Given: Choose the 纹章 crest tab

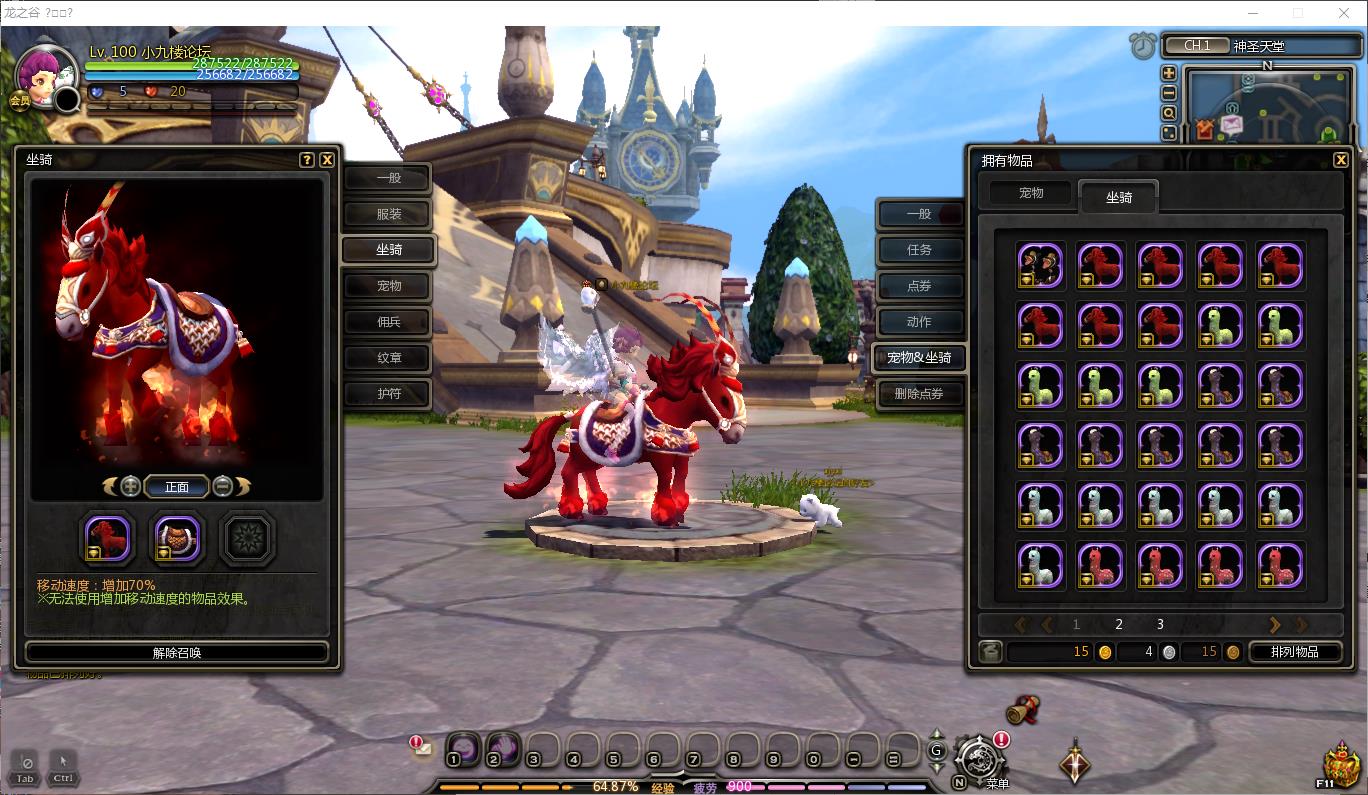Looking at the screenshot, I should (388, 358).
